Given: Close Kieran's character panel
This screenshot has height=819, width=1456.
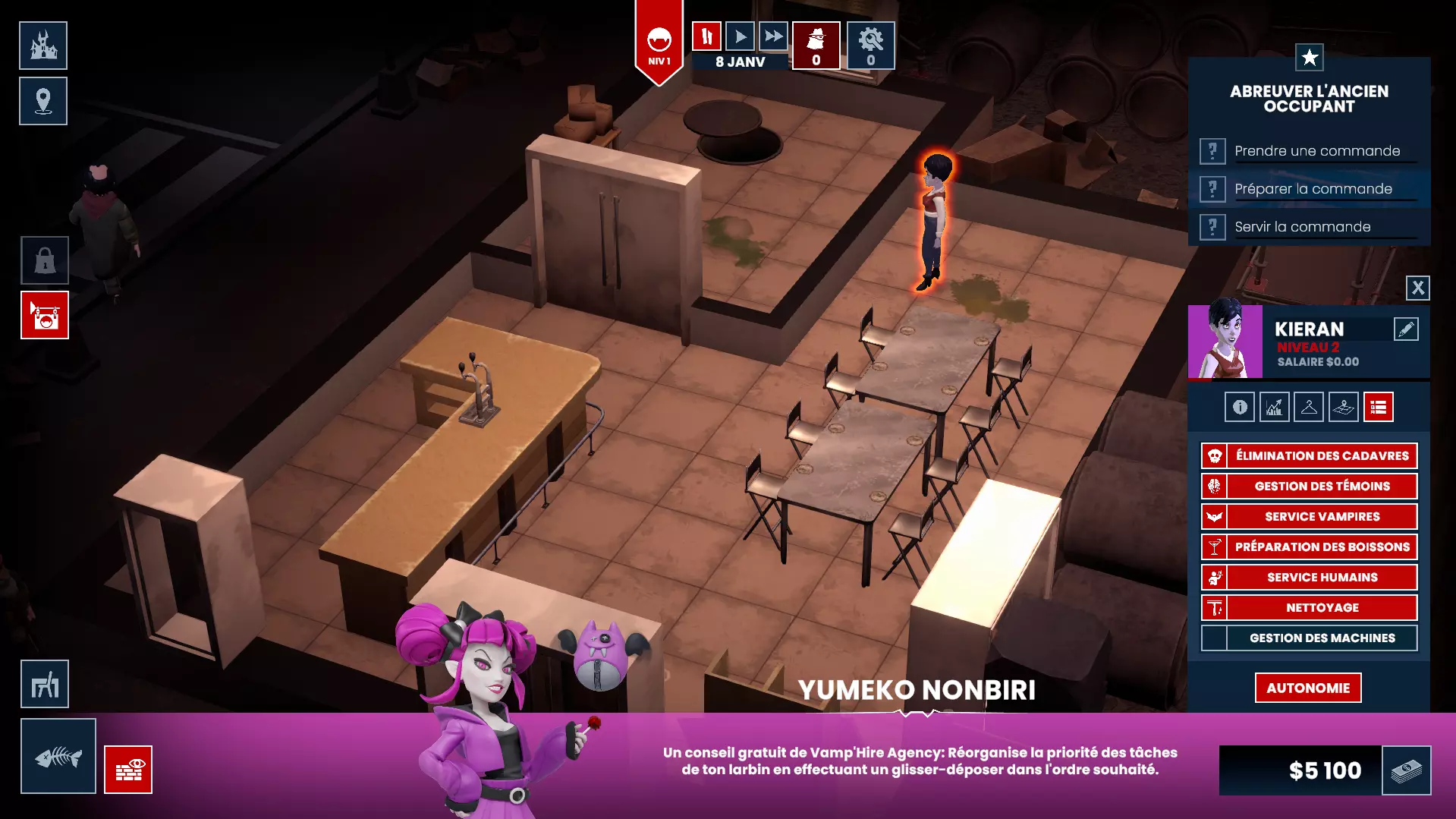Looking at the screenshot, I should [1417, 288].
